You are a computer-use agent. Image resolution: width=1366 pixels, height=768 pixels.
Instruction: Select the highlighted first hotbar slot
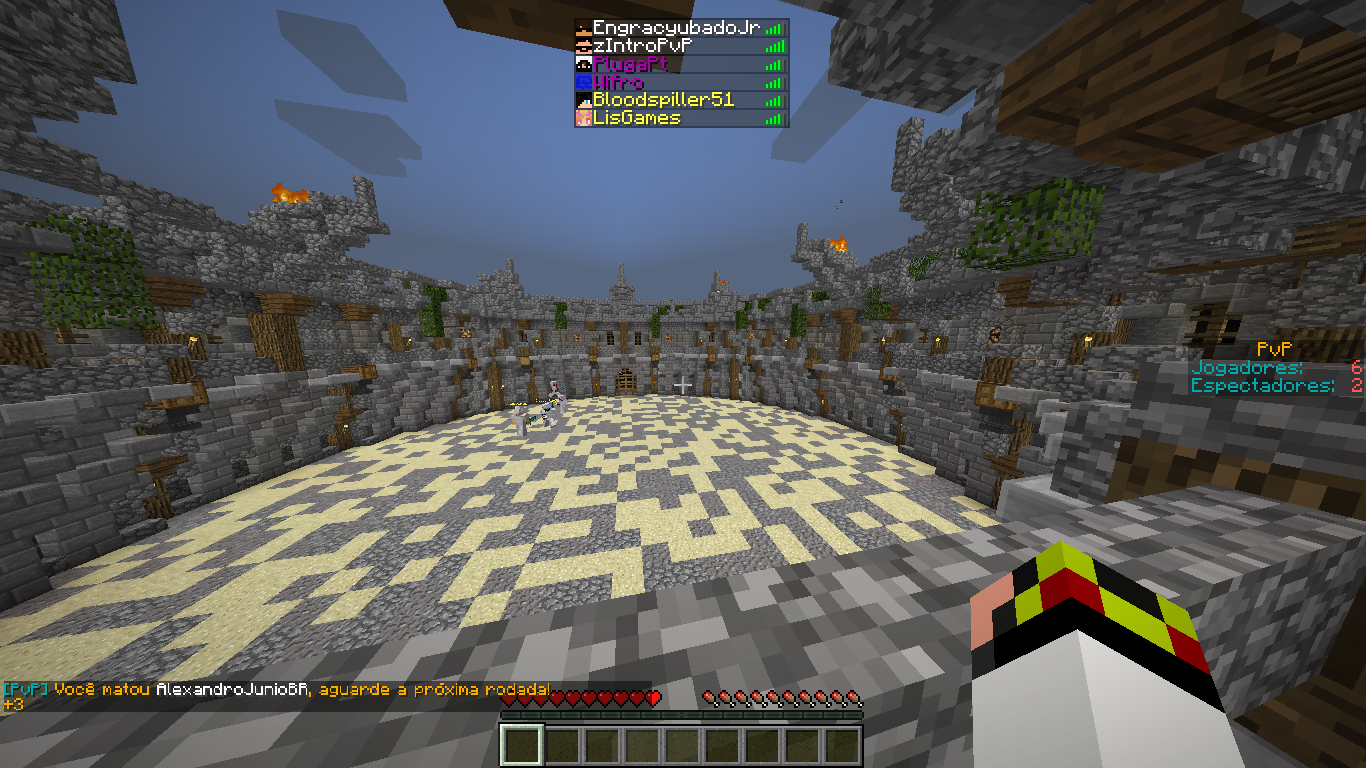(x=521, y=745)
